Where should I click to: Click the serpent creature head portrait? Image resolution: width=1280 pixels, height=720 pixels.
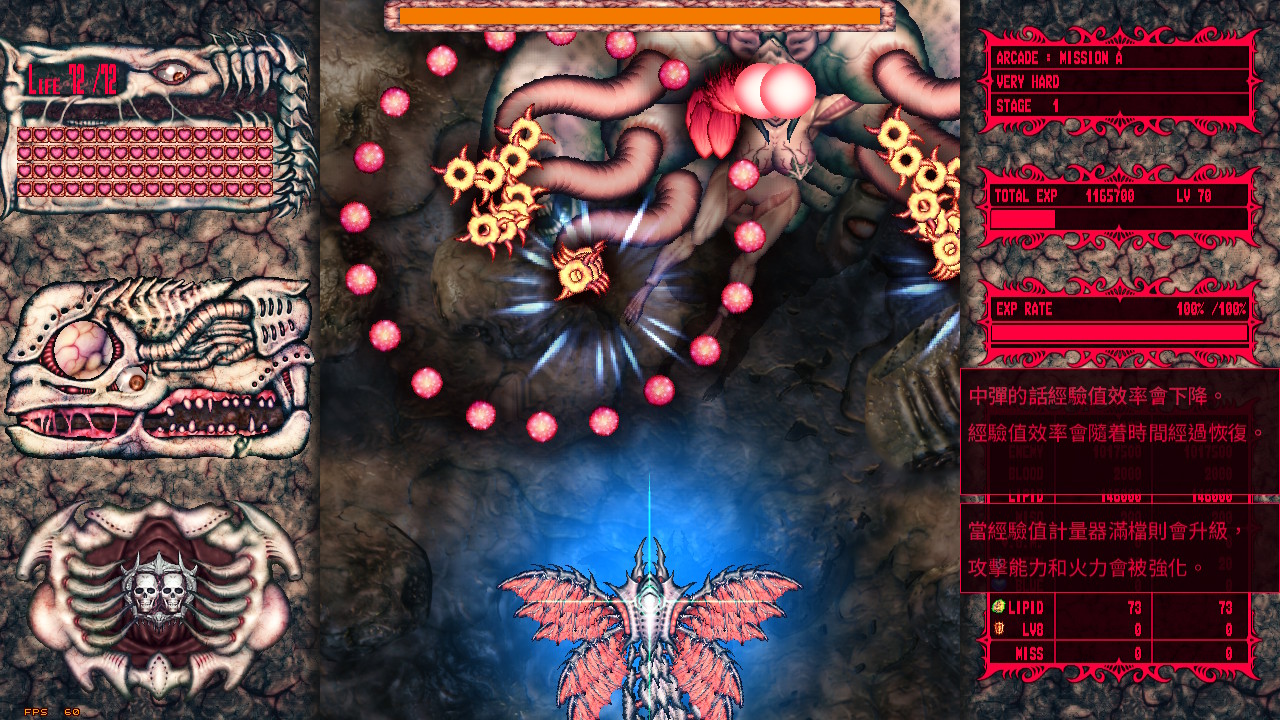pos(160,355)
